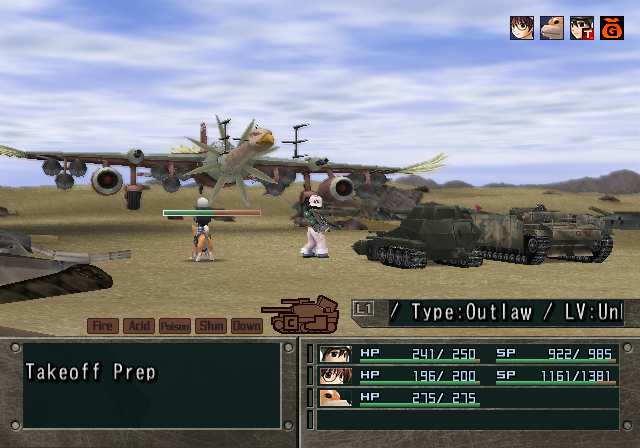This screenshot has width=640, height=448.
Task: Select the first party member row
Action: tap(468, 353)
